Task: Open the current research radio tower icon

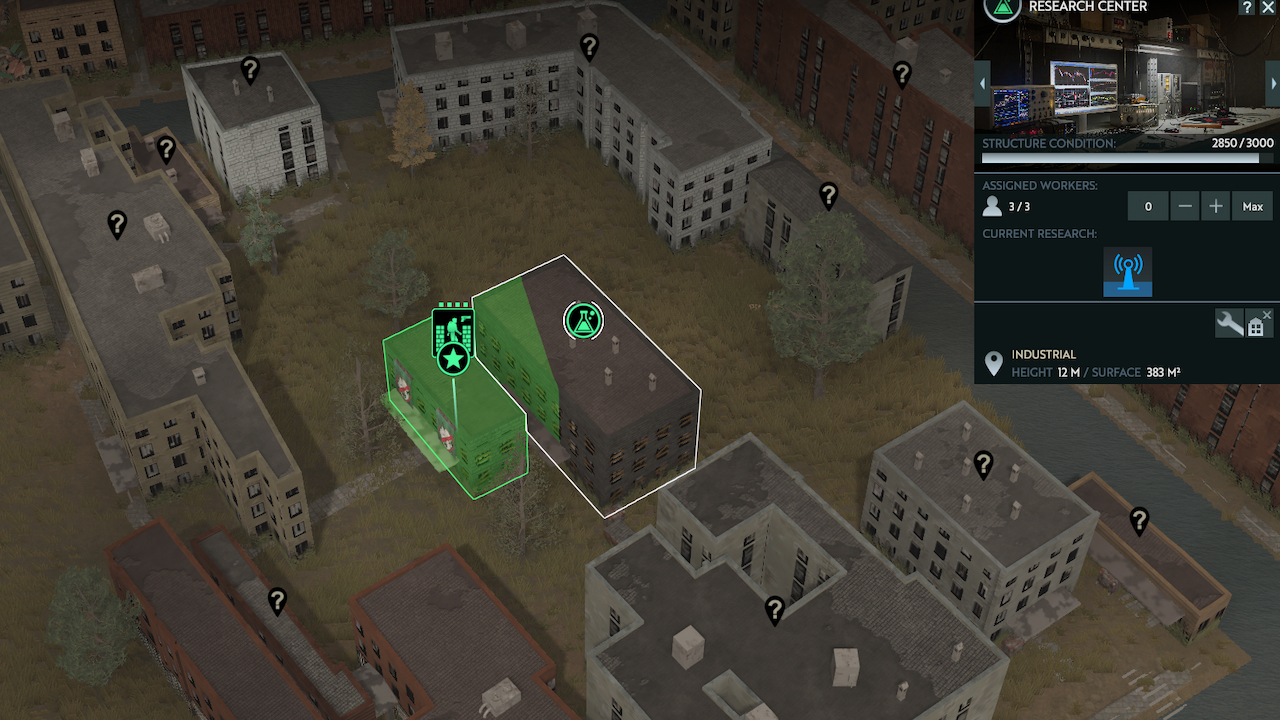Action: coord(1128,272)
